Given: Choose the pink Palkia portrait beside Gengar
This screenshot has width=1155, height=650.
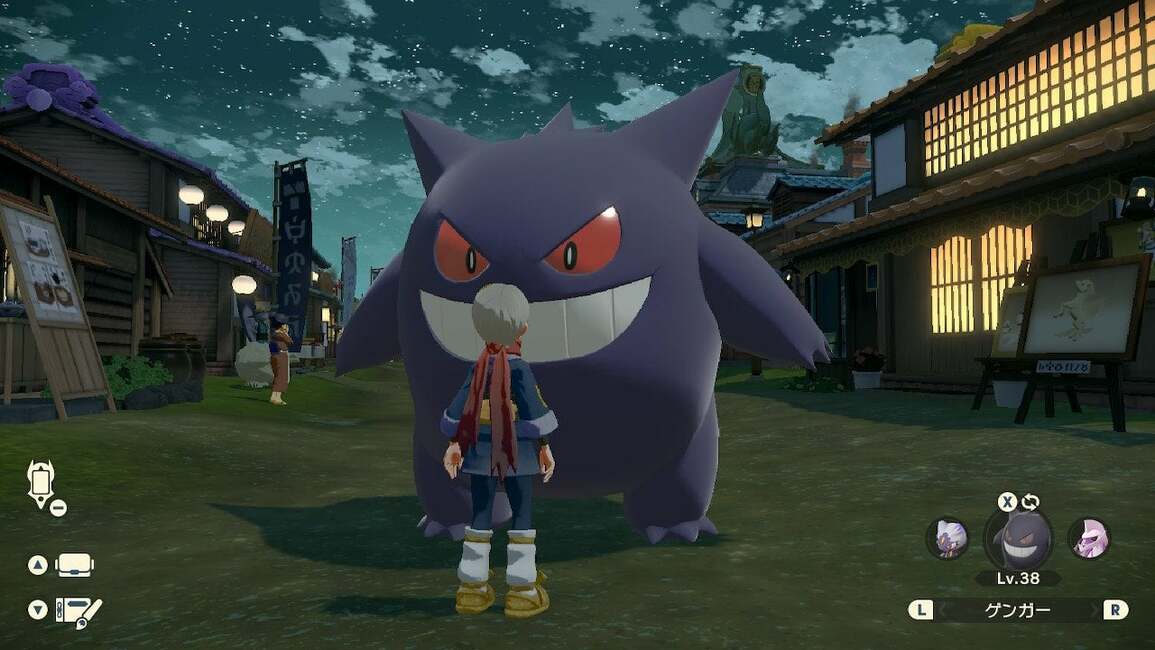Looking at the screenshot, I should pyautogui.click(x=1088, y=538).
